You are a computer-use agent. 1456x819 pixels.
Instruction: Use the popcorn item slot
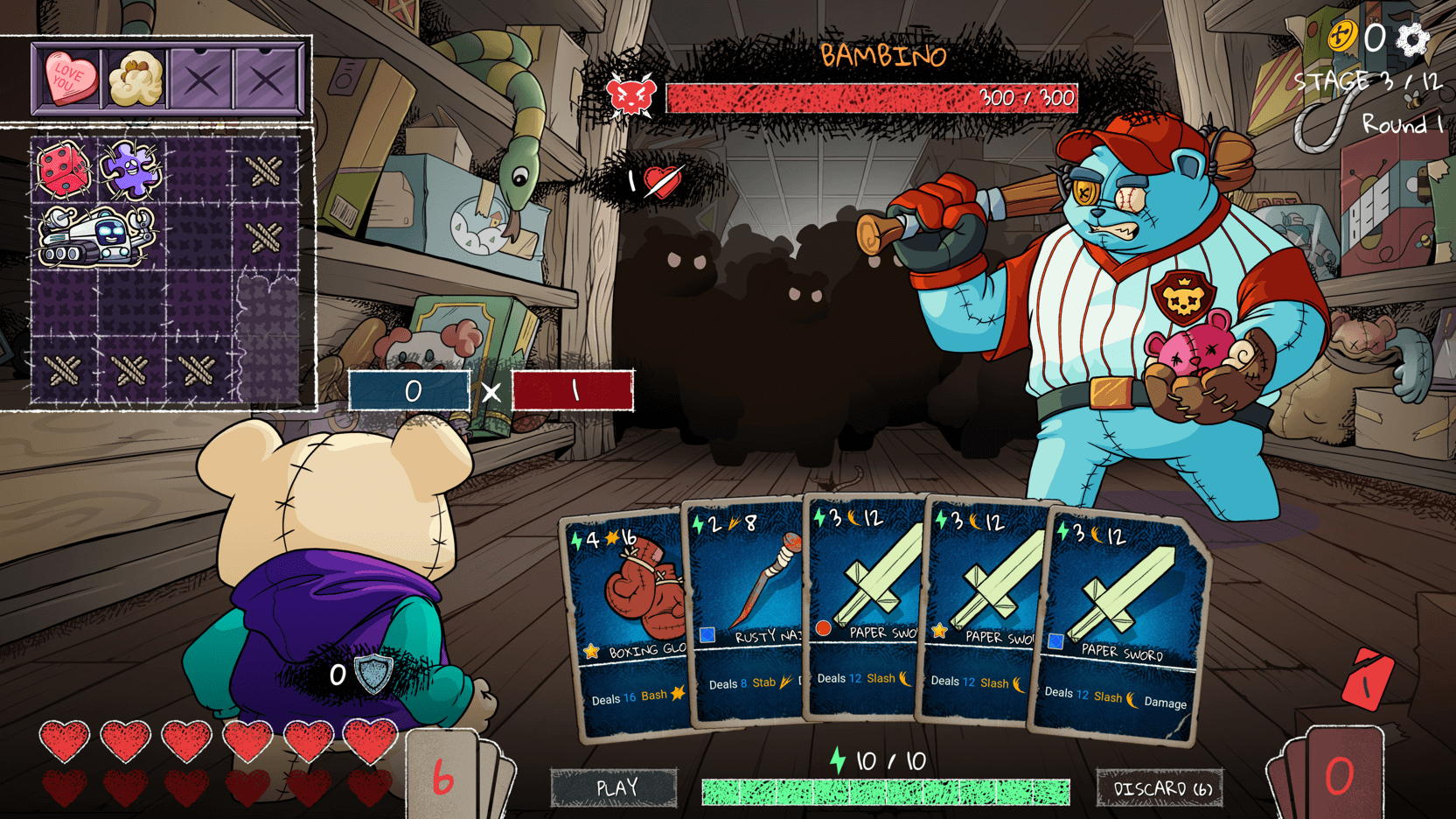tap(136, 79)
